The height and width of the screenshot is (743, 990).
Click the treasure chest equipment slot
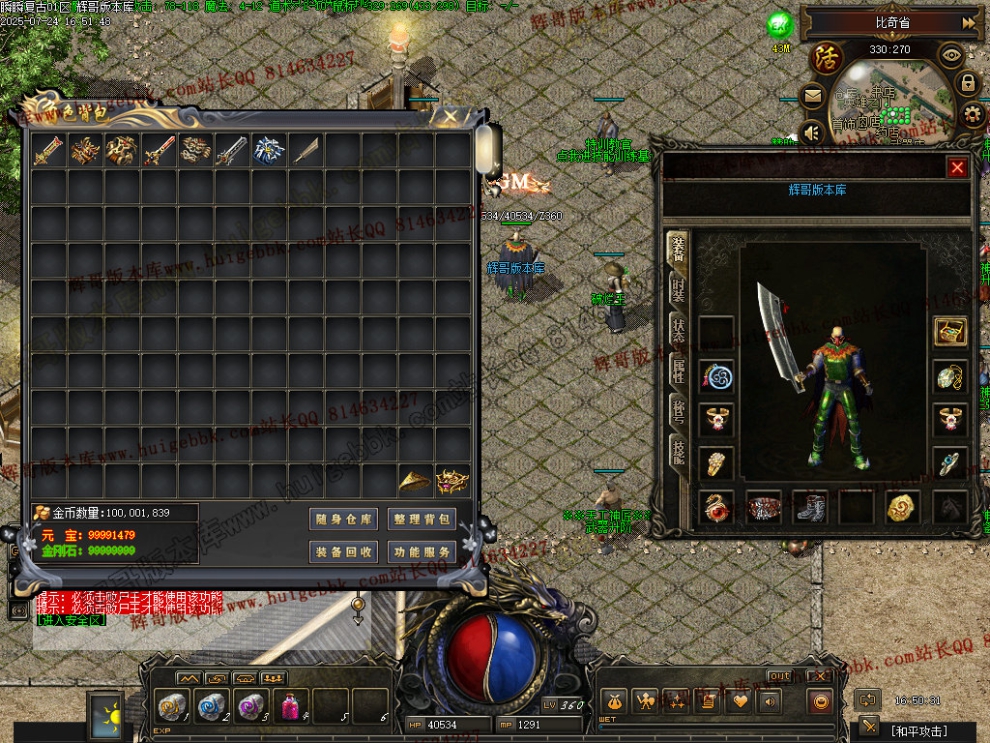tap(950, 332)
